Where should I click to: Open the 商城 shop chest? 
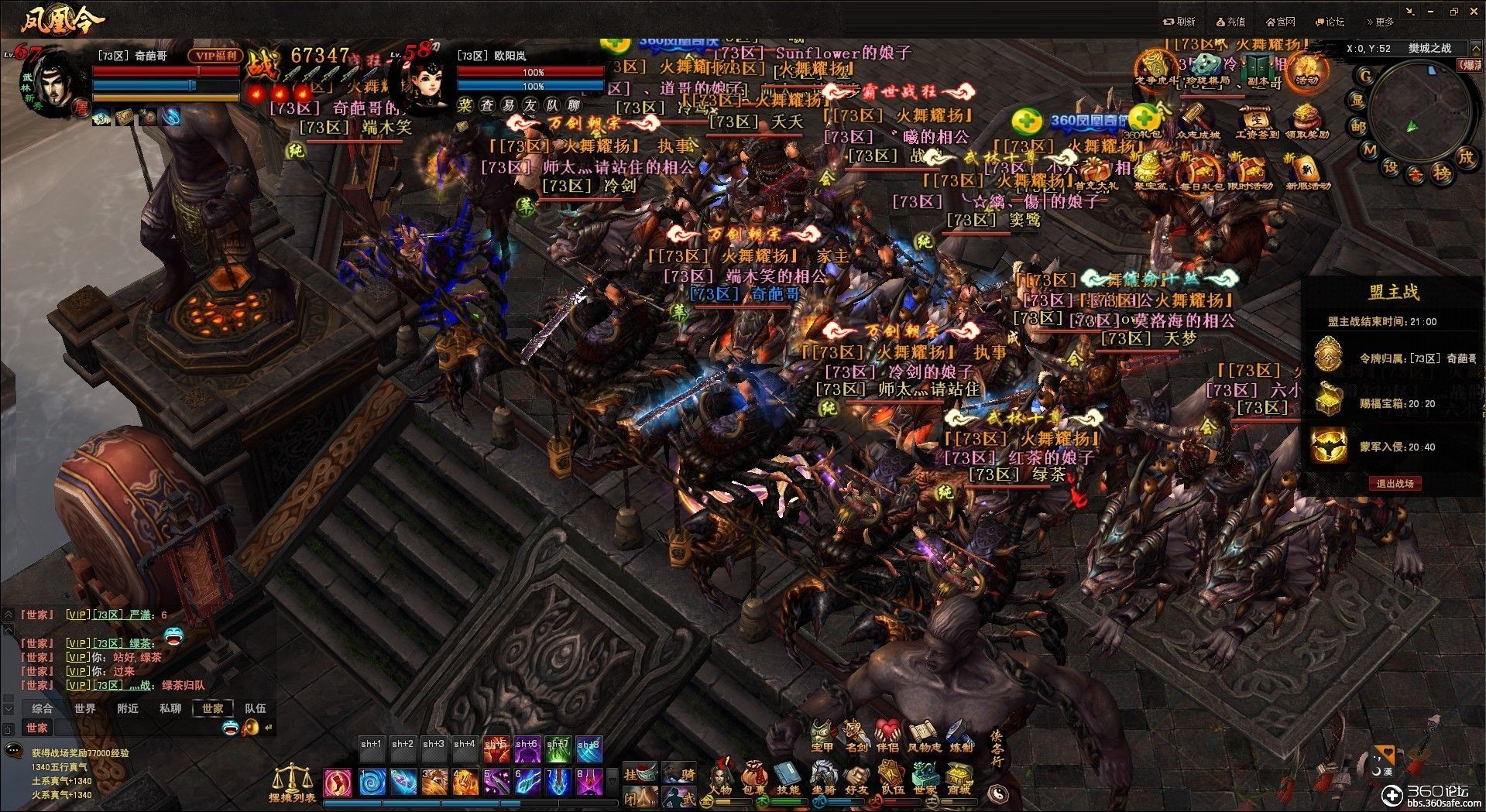tap(959, 776)
